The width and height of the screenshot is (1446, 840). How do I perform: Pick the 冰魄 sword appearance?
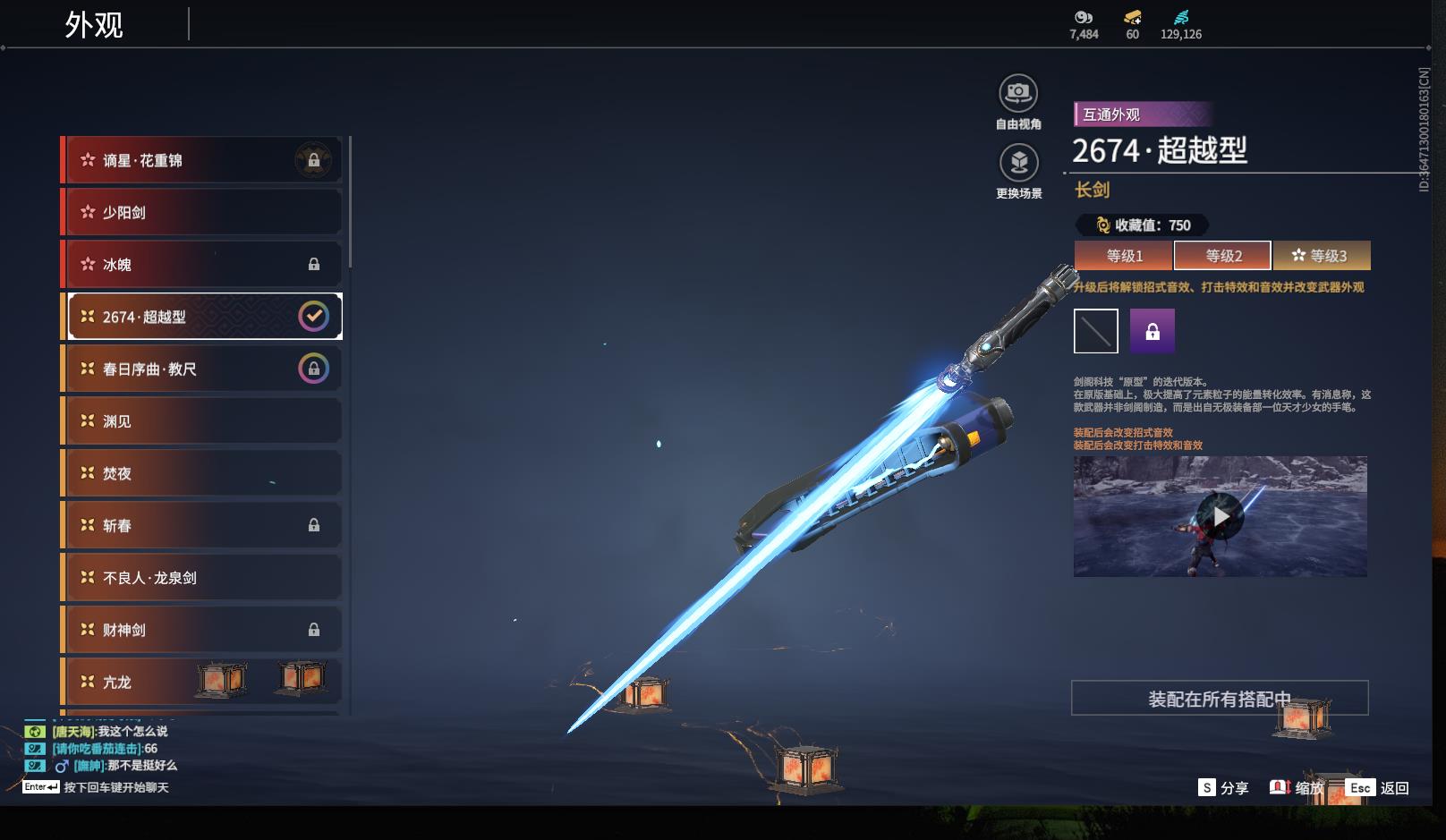click(x=201, y=265)
